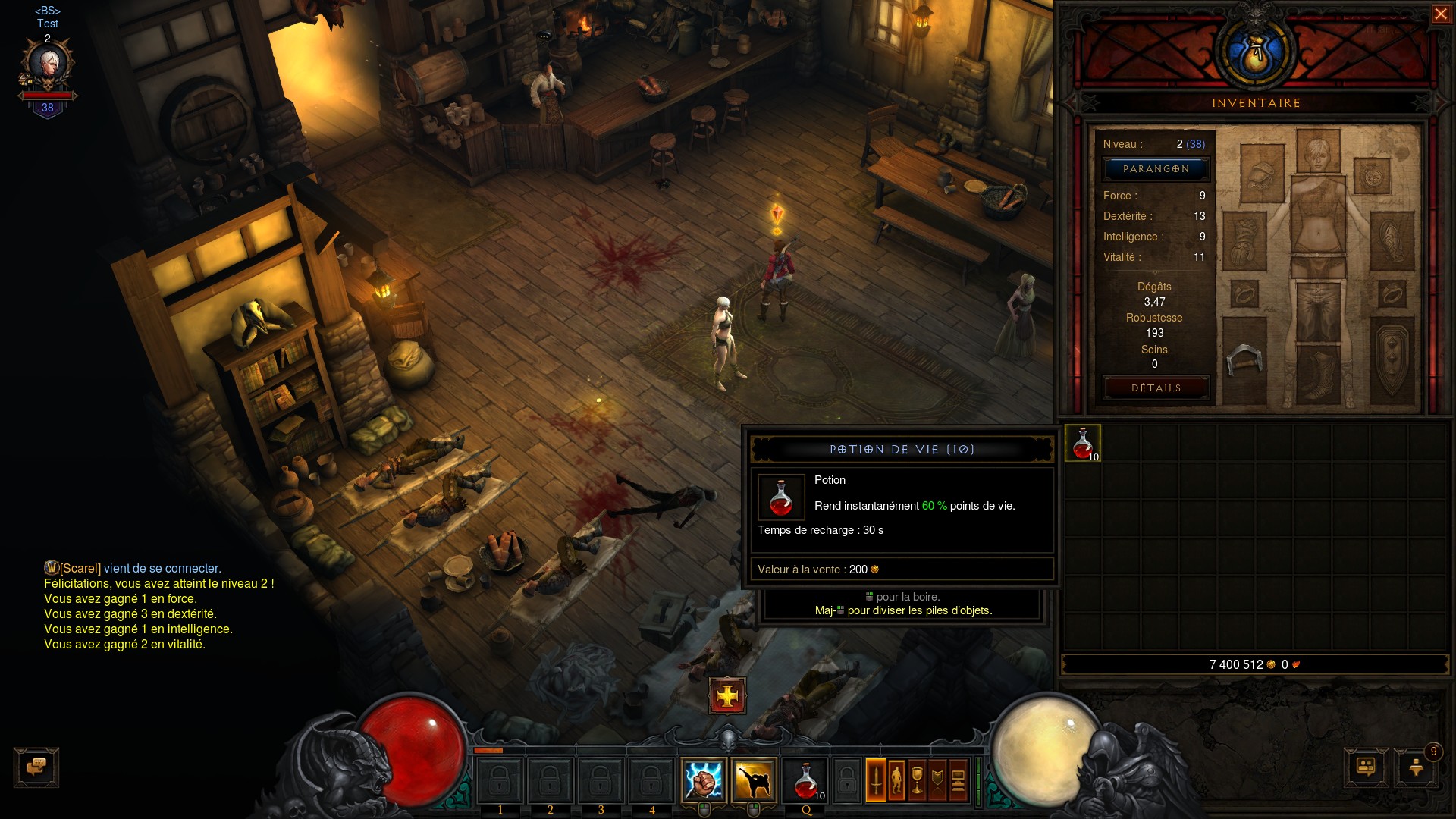Screen dimensions: 1456x819
Task: Click the gold amount display showing 7 400 512
Action: 1236,663
